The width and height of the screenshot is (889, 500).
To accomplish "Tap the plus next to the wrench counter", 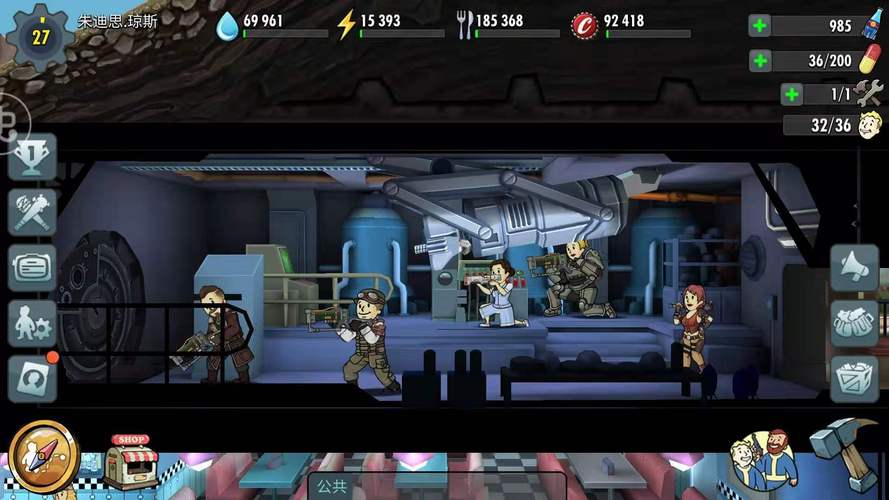I will tap(792, 94).
